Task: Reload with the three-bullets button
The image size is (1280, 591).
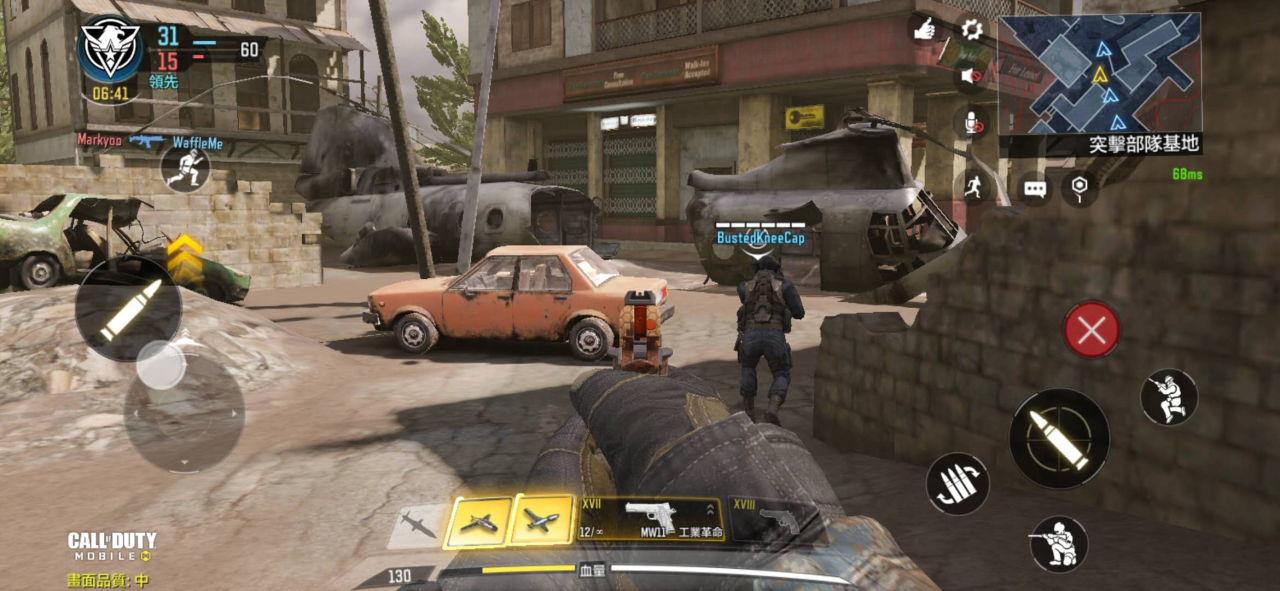Action: (x=957, y=484)
